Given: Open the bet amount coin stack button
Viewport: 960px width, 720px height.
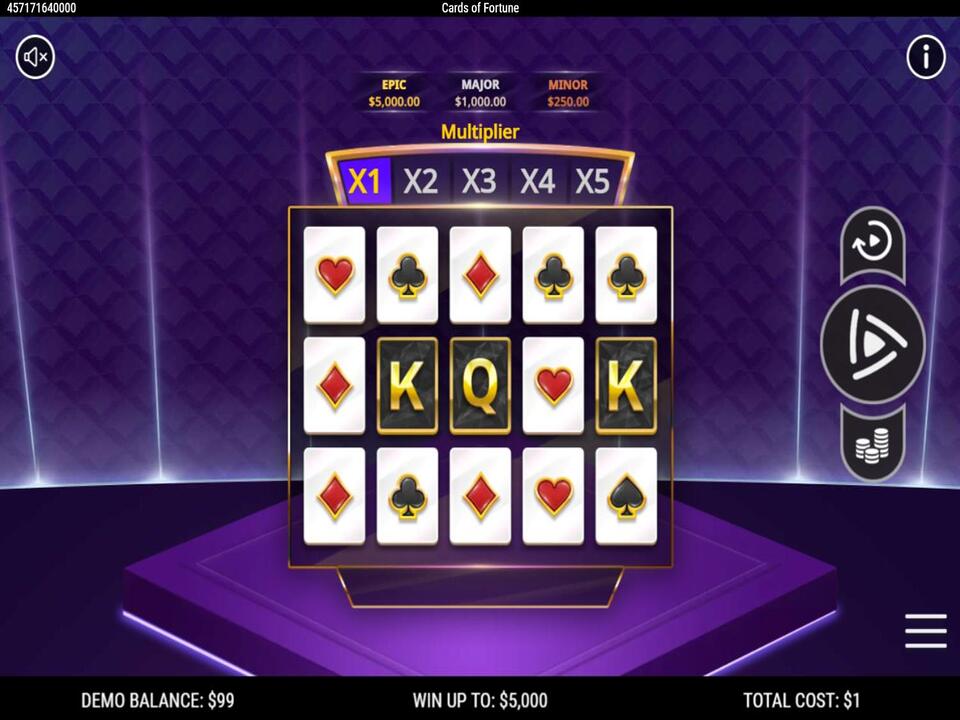Looking at the screenshot, I should 872,445.
